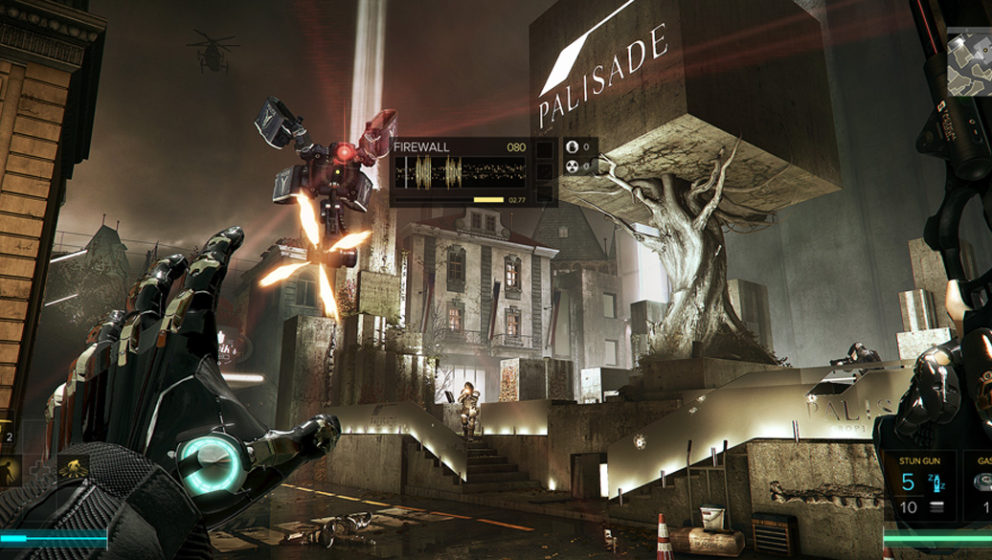Viewport: 992px width, 560px height.
Task: Select the radiation symbol icon beside Firewall
Action: (573, 167)
